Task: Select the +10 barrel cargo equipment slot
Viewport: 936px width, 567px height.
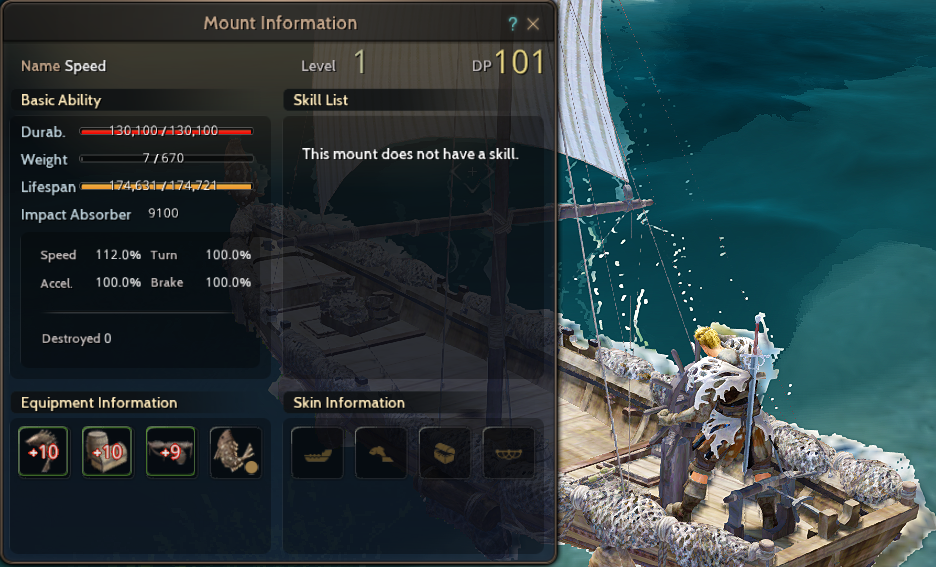Action: click(x=107, y=452)
